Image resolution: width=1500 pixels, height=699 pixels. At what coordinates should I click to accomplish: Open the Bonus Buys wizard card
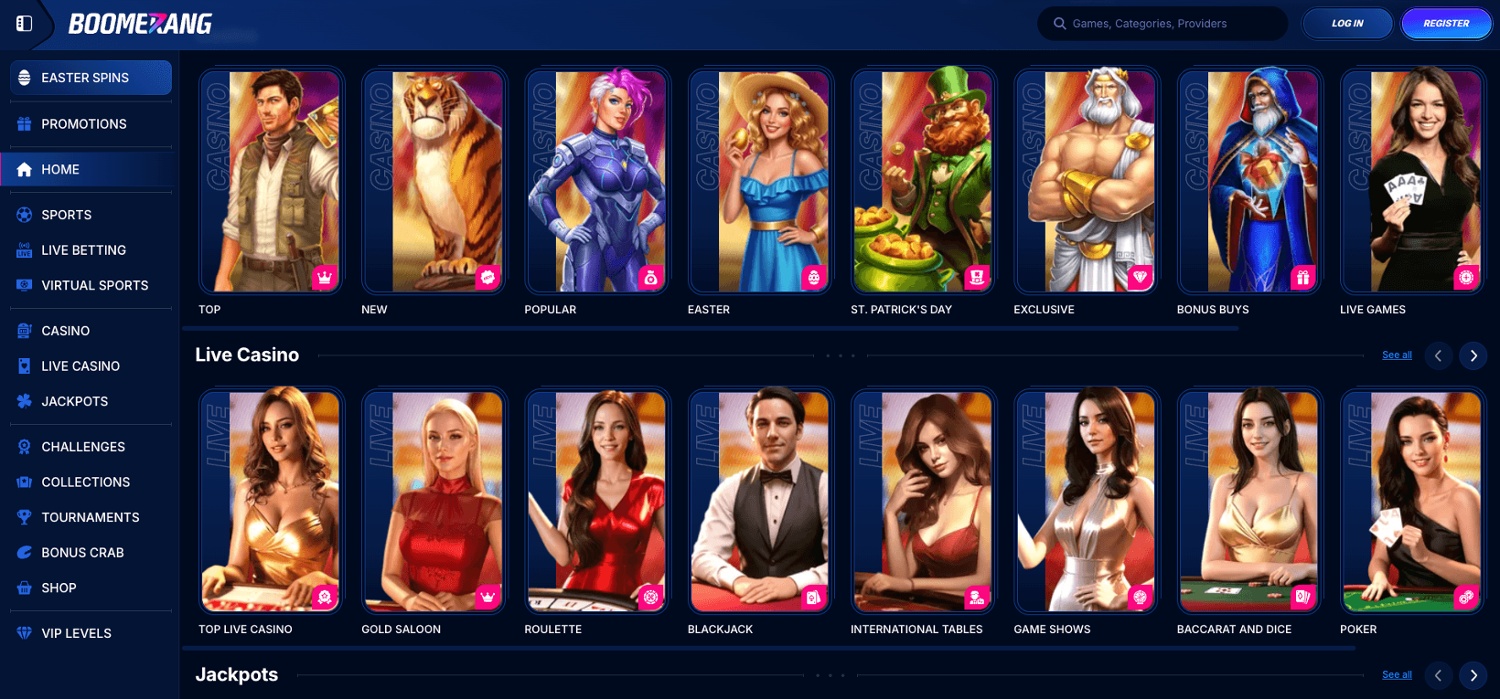point(1248,181)
